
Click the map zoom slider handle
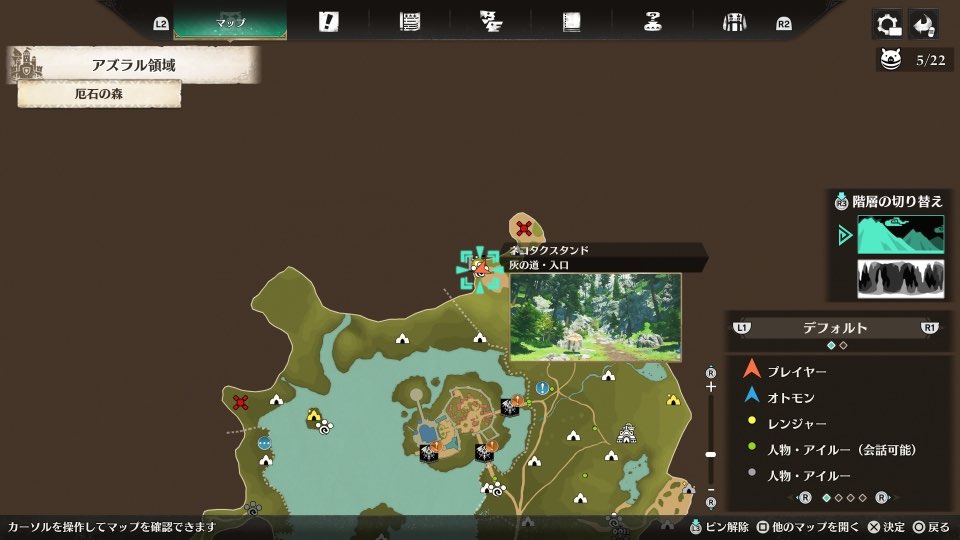click(x=711, y=454)
